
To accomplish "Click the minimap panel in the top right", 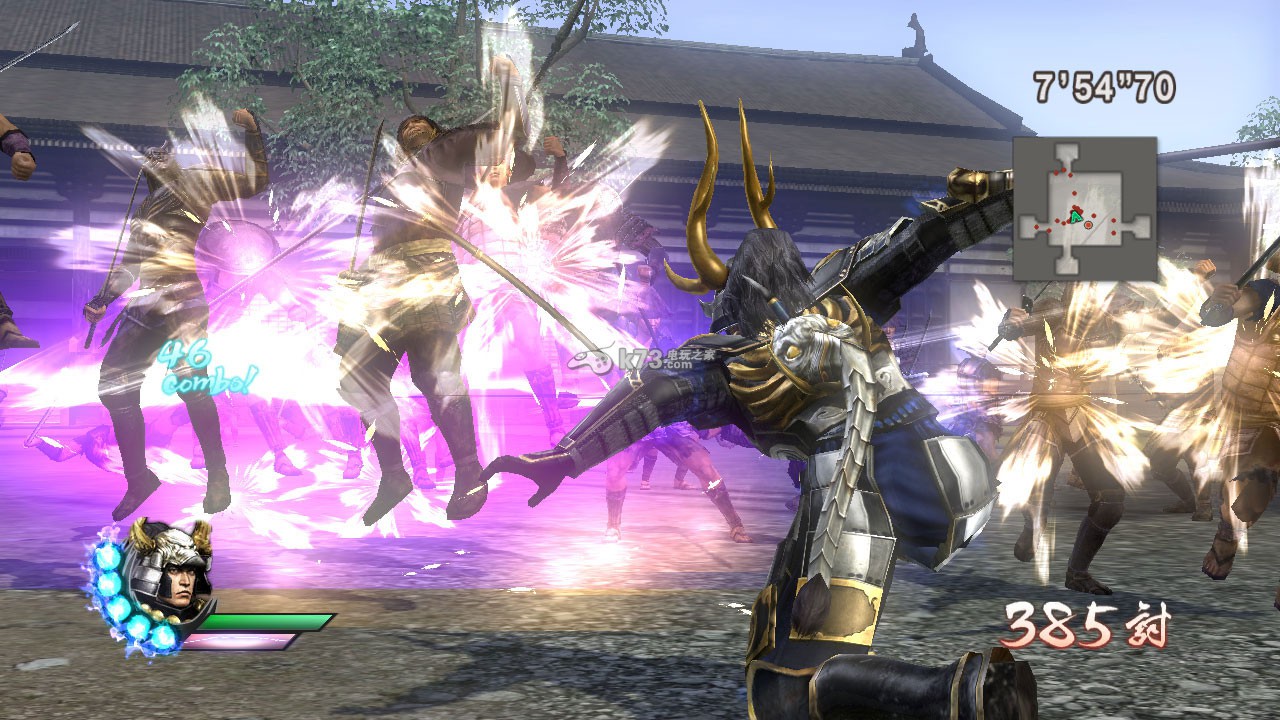I will click(x=1085, y=210).
